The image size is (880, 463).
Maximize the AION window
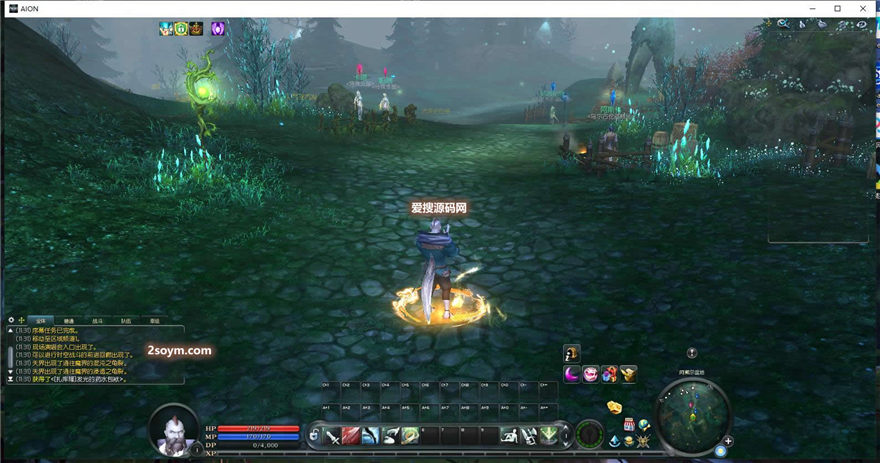(839, 8)
